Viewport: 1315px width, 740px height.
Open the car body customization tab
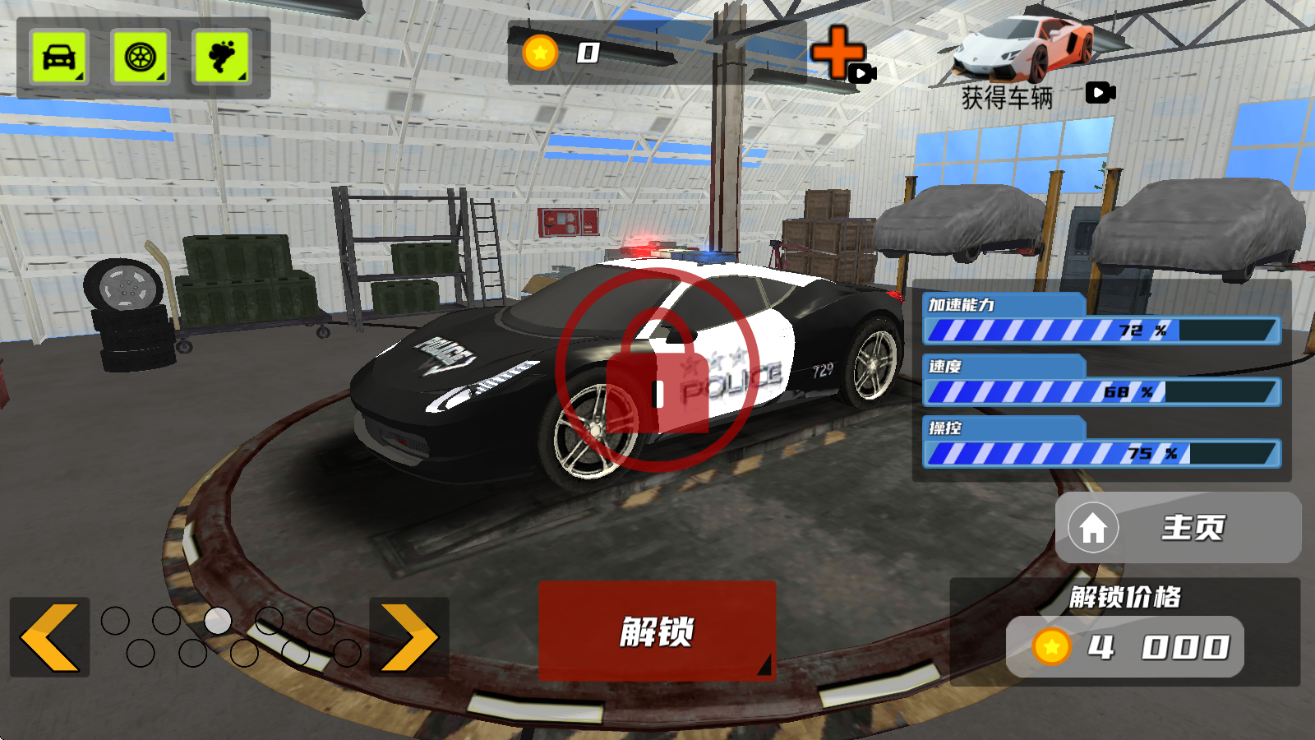pos(59,57)
